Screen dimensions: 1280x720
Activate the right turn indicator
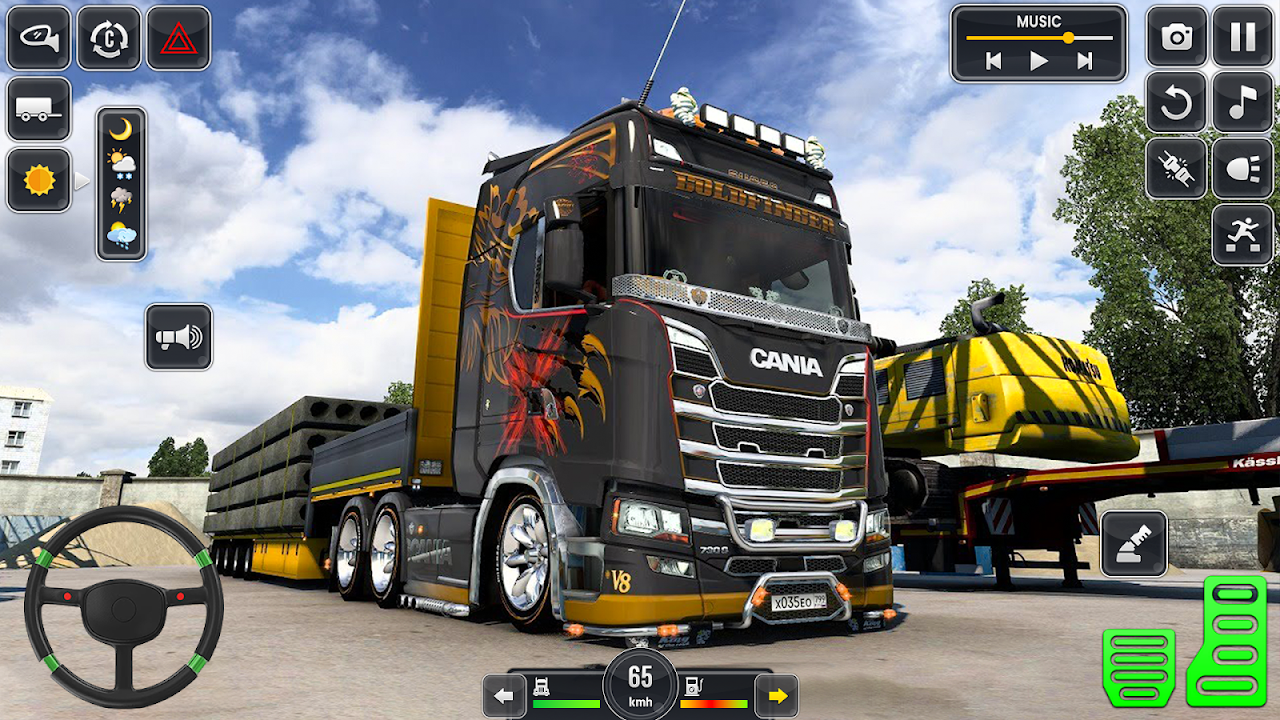point(776,695)
